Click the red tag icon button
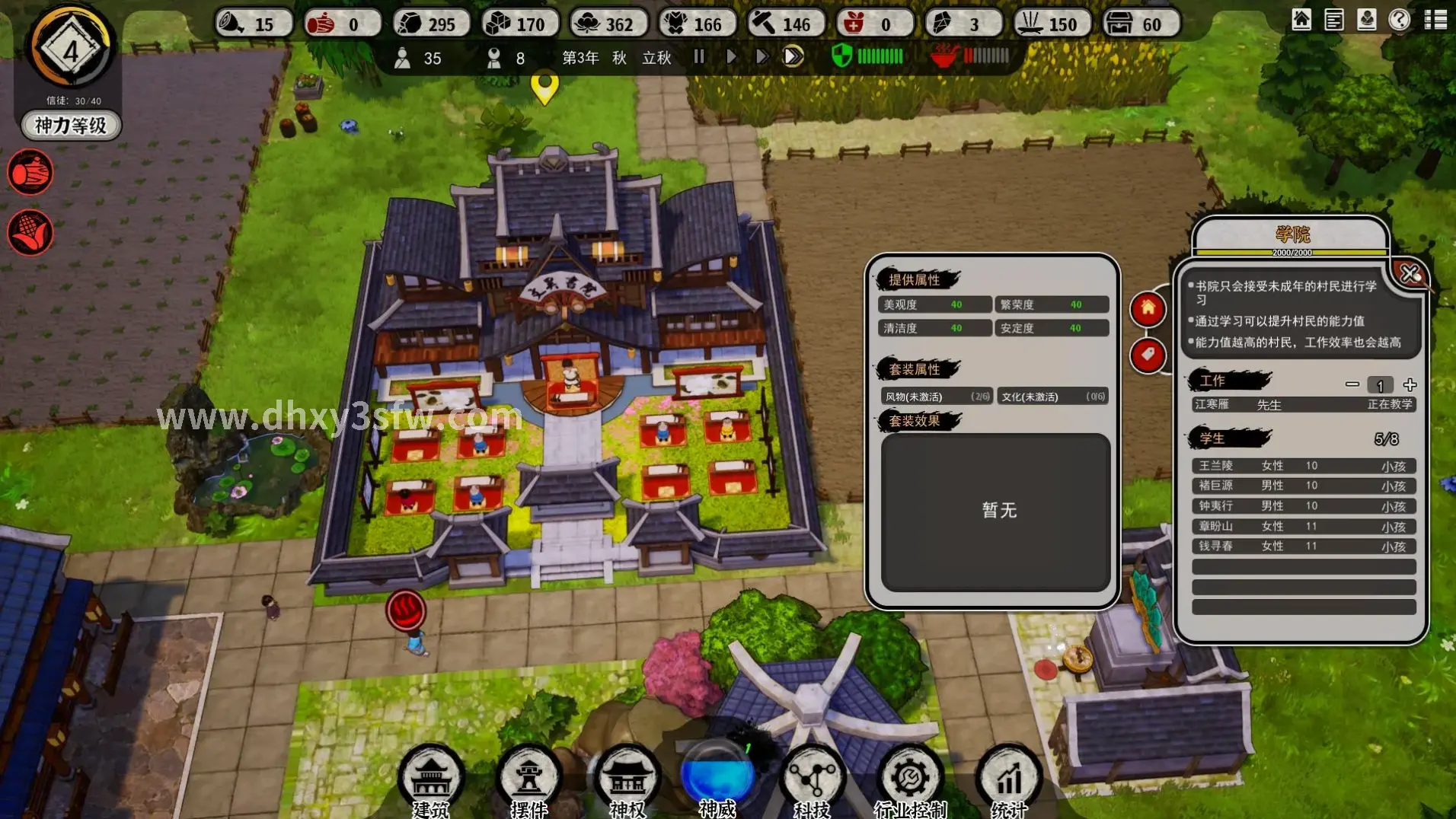Image resolution: width=1456 pixels, height=819 pixels. tap(1148, 355)
